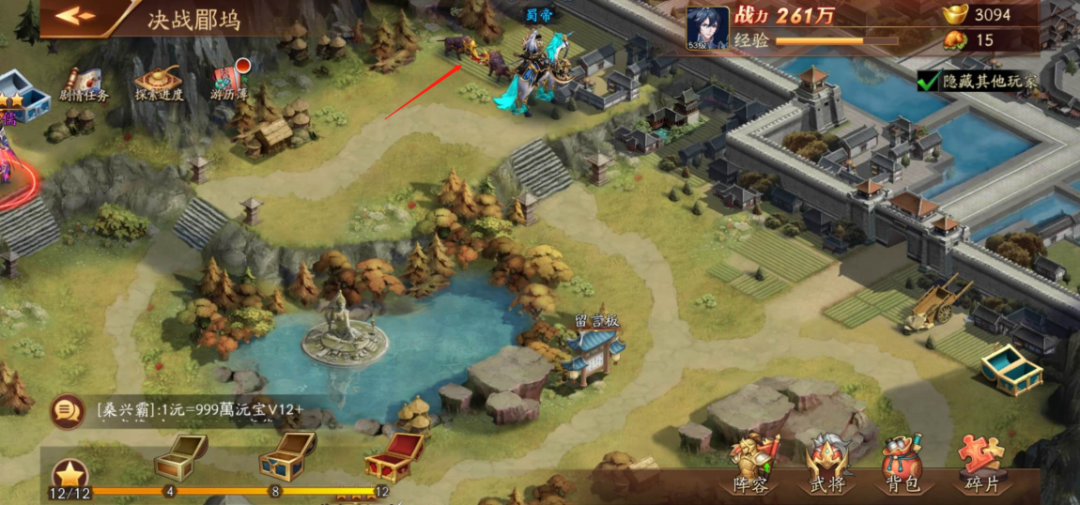1080x505 pixels.
Task: Tap the gold ingot currency icon
Action: [955, 14]
